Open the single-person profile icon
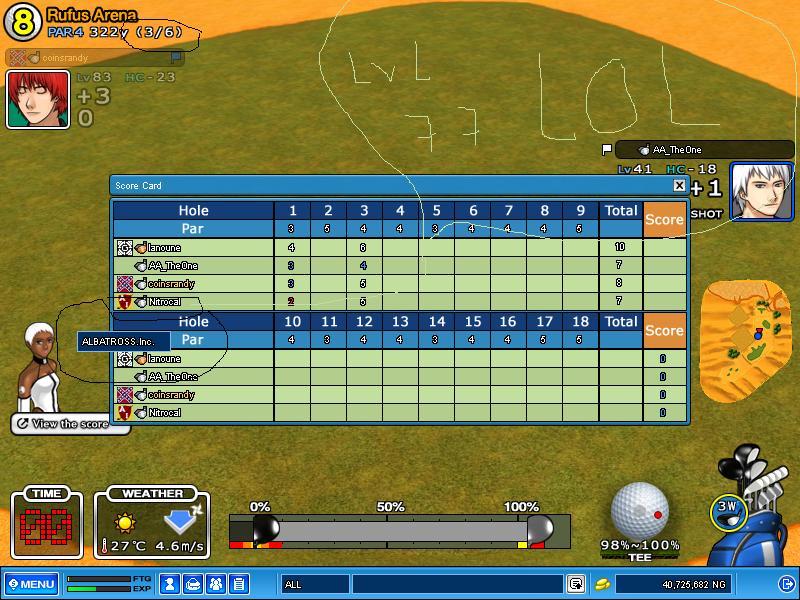 click(x=170, y=583)
